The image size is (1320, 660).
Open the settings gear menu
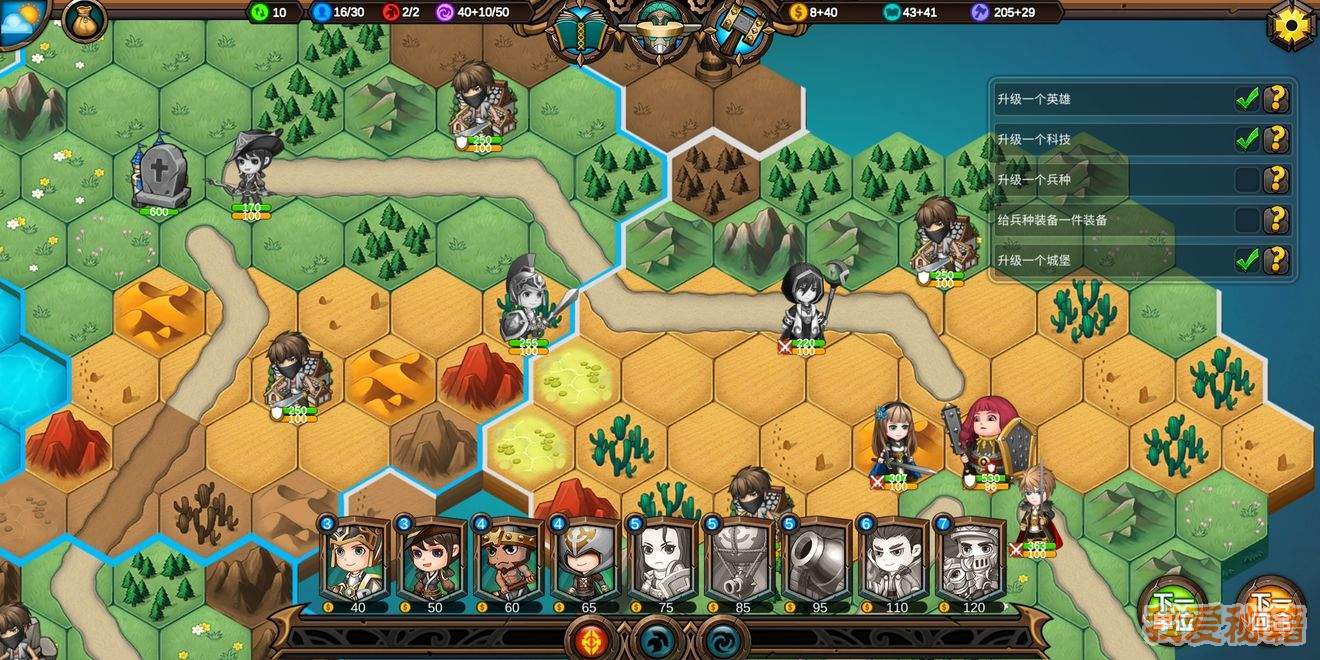click(x=1293, y=24)
